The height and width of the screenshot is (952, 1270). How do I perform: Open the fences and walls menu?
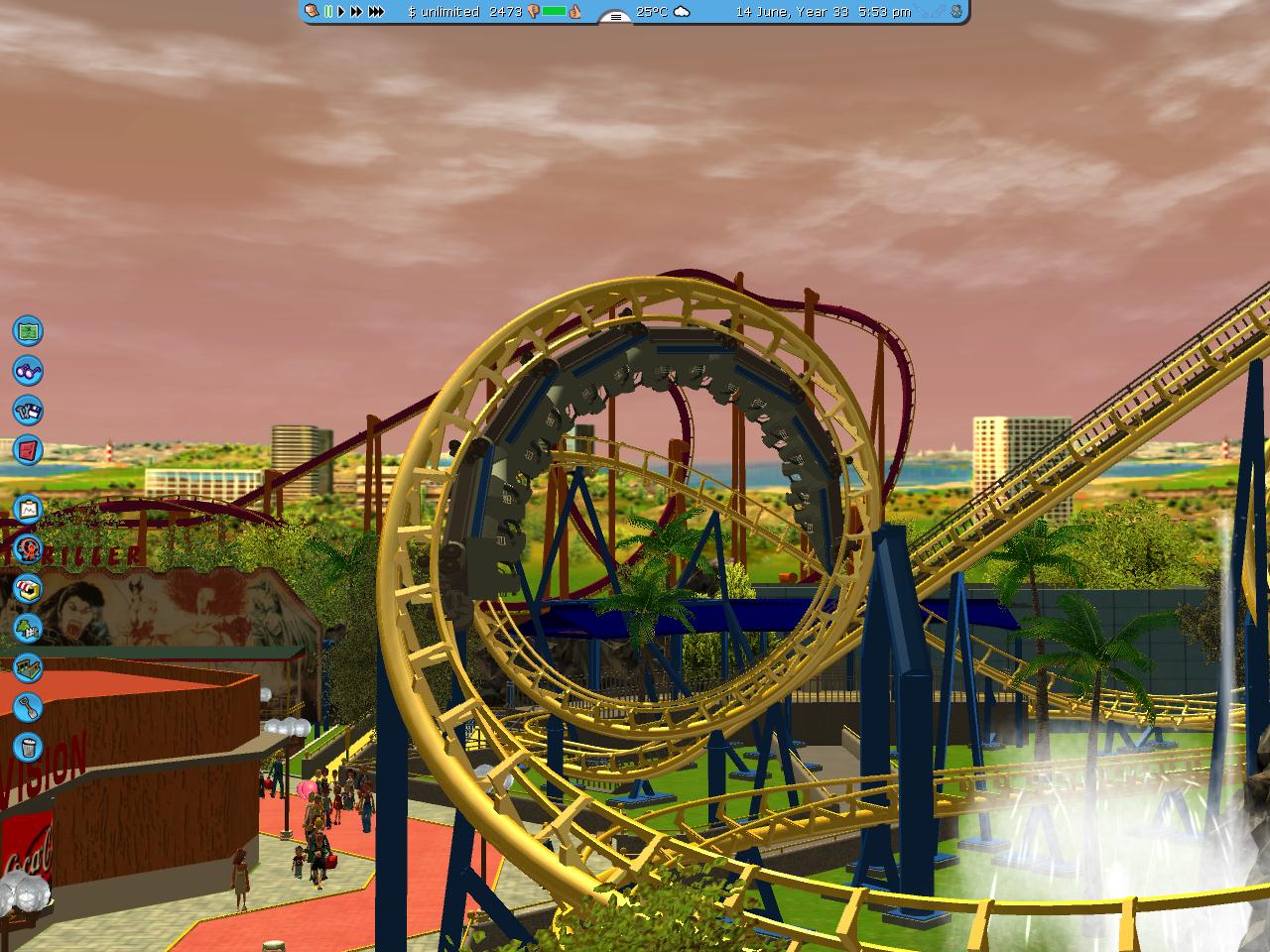[x=28, y=666]
